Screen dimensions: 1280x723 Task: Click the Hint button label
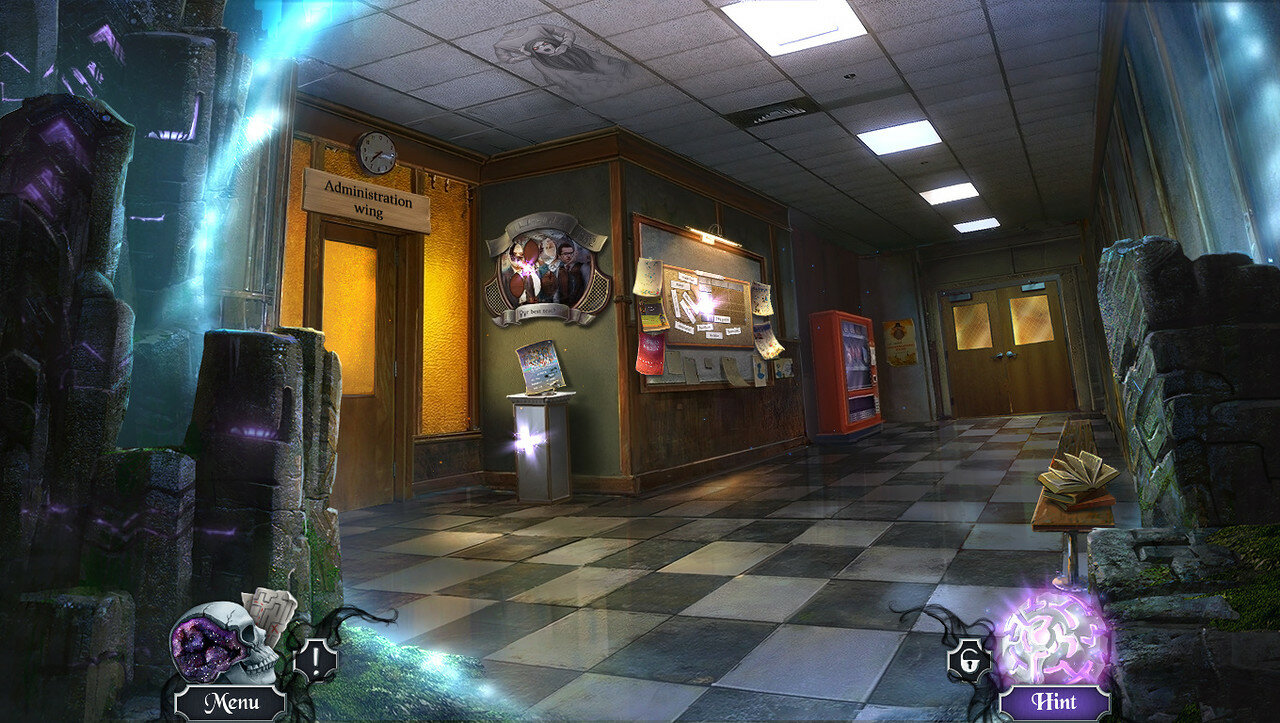pyautogui.click(x=1054, y=702)
